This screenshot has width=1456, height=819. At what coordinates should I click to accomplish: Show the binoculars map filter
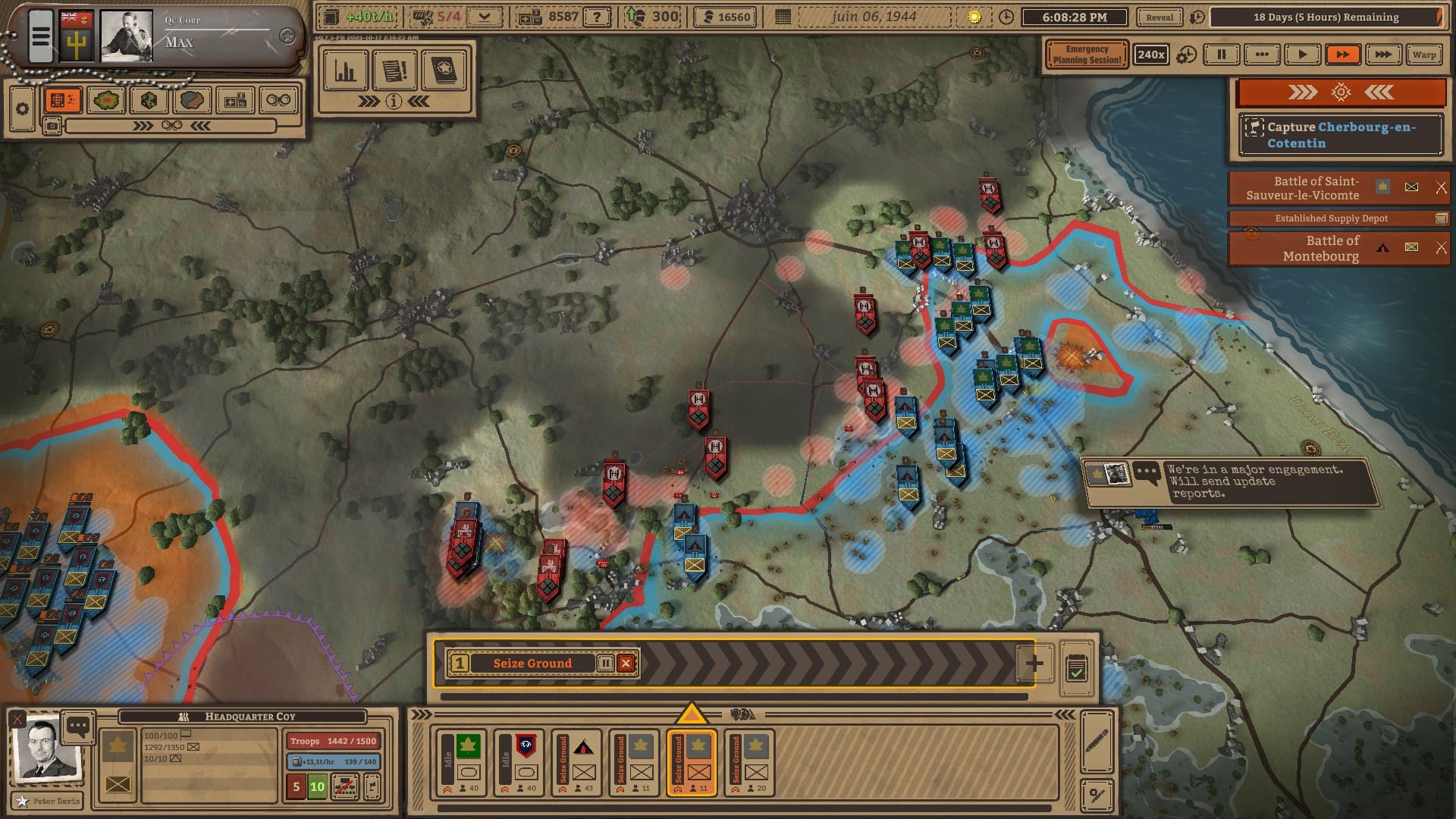pyautogui.click(x=278, y=100)
